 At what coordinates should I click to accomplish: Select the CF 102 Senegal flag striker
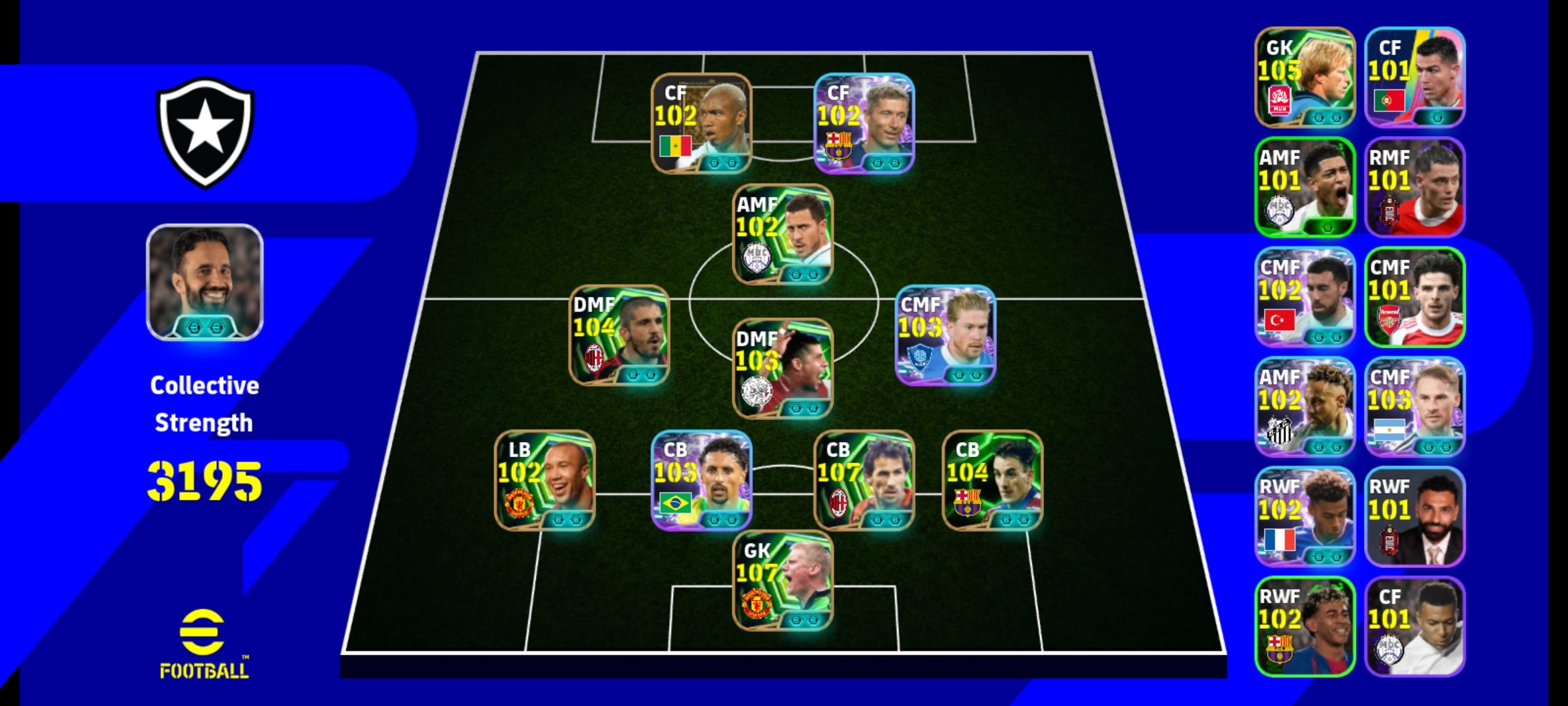click(x=701, y=123)
